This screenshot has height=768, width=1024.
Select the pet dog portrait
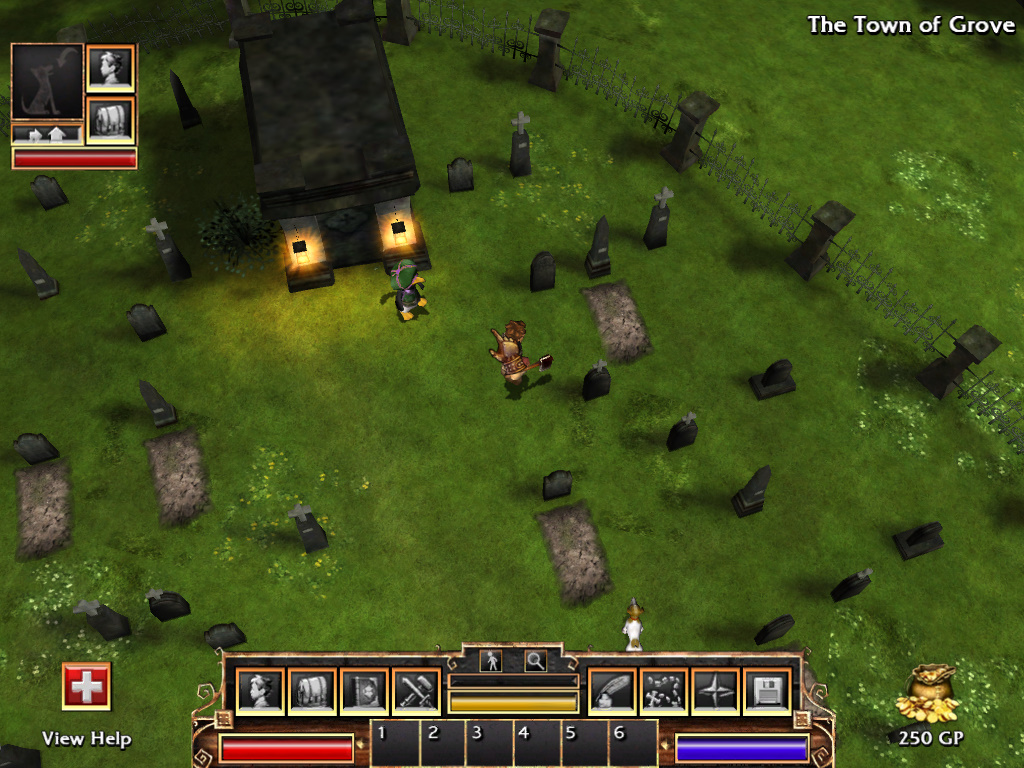point(47,82)
